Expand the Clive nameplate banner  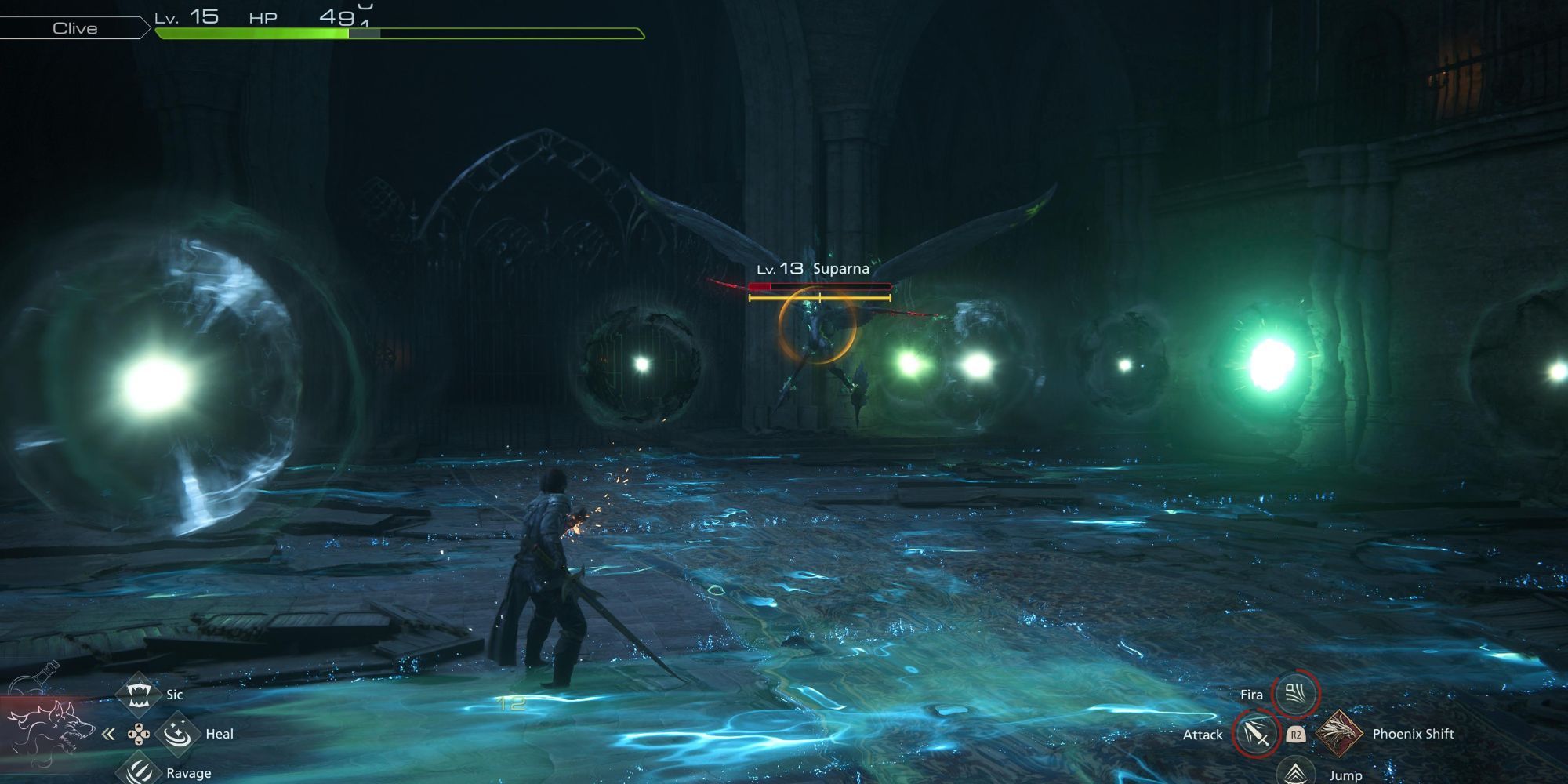click(76, 28)
